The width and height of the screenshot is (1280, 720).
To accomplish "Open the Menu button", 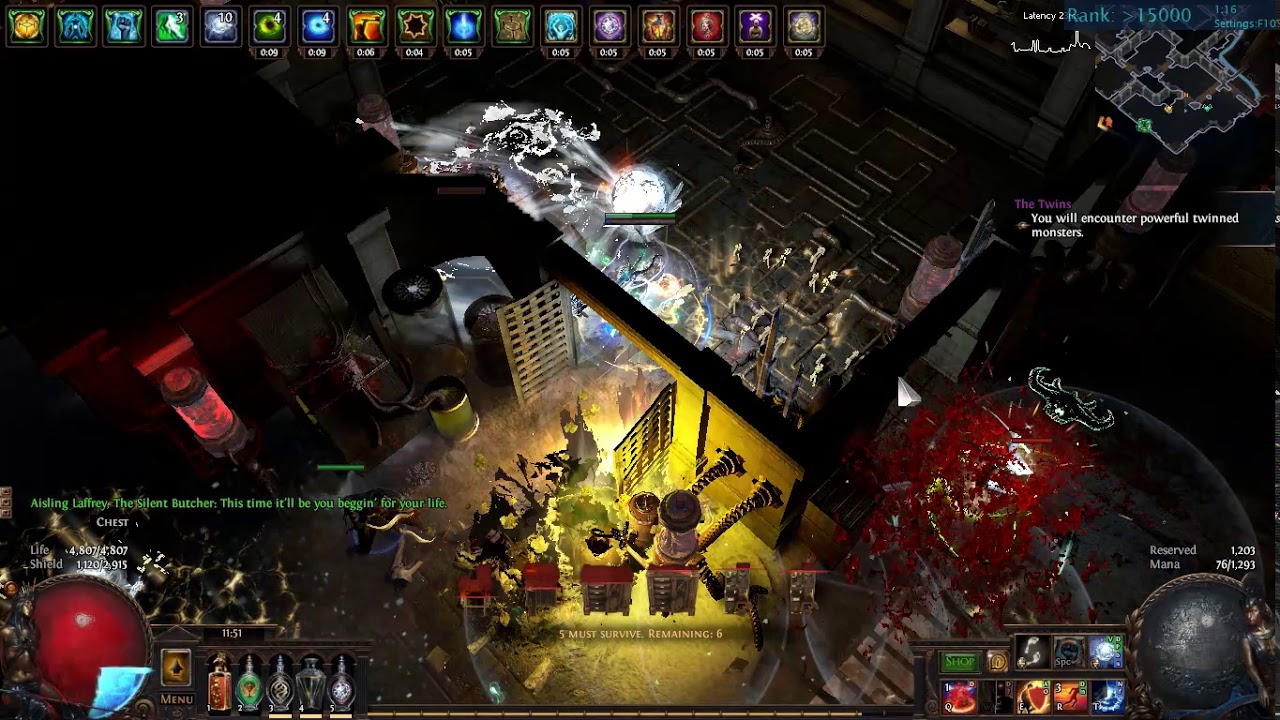I will (x=176, y=699).
